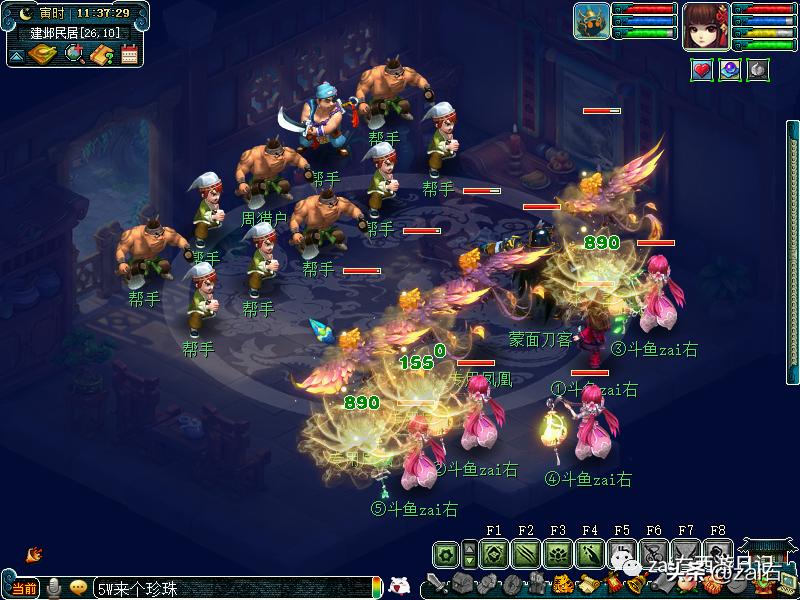Image resolution: width=800 pixels, height=600 pixels.
Task: Activate the F4 skill slot
Action: [589, 553]
